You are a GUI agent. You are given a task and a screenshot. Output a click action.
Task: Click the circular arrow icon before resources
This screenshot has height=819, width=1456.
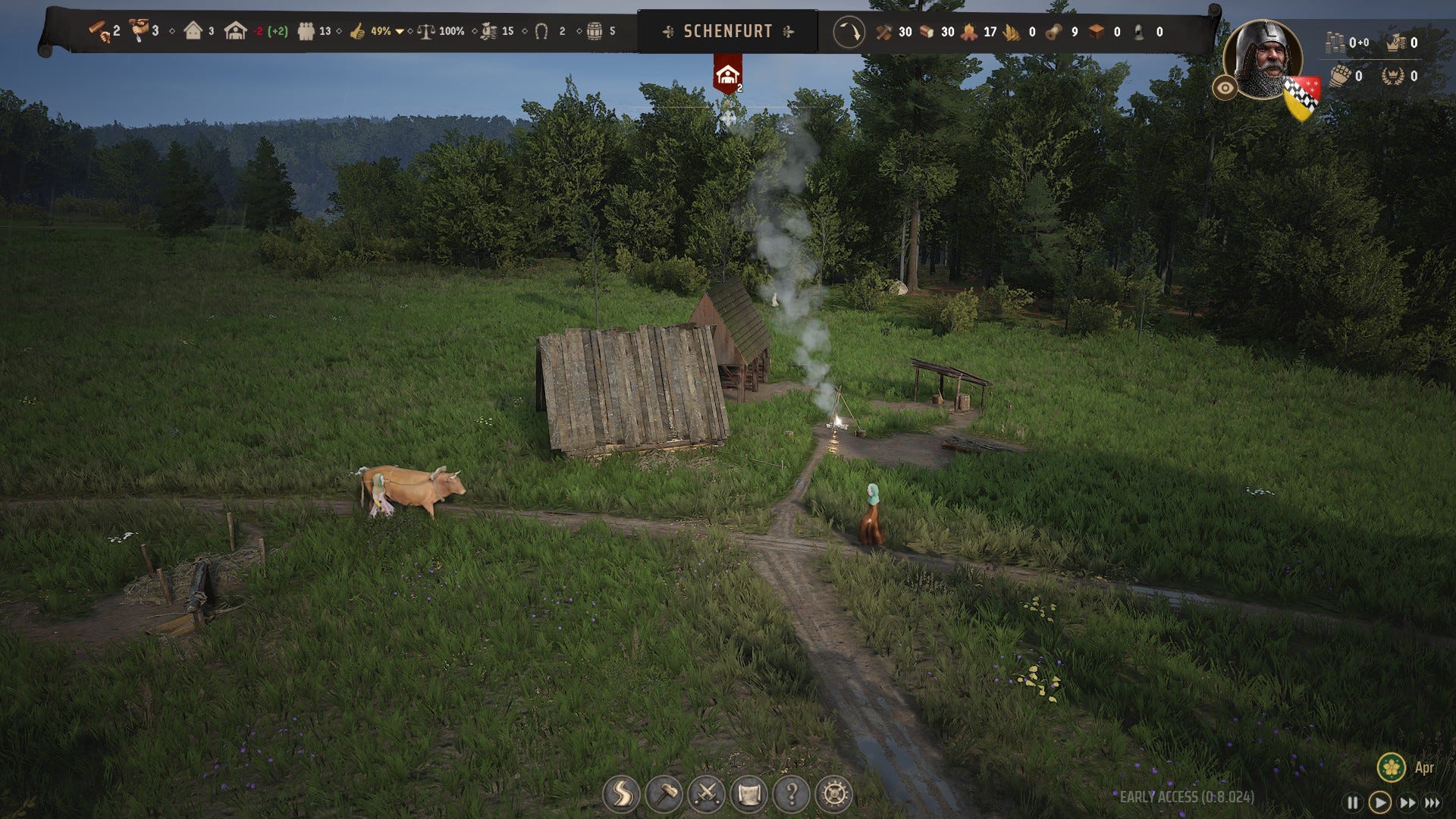[x=849, y=32]
